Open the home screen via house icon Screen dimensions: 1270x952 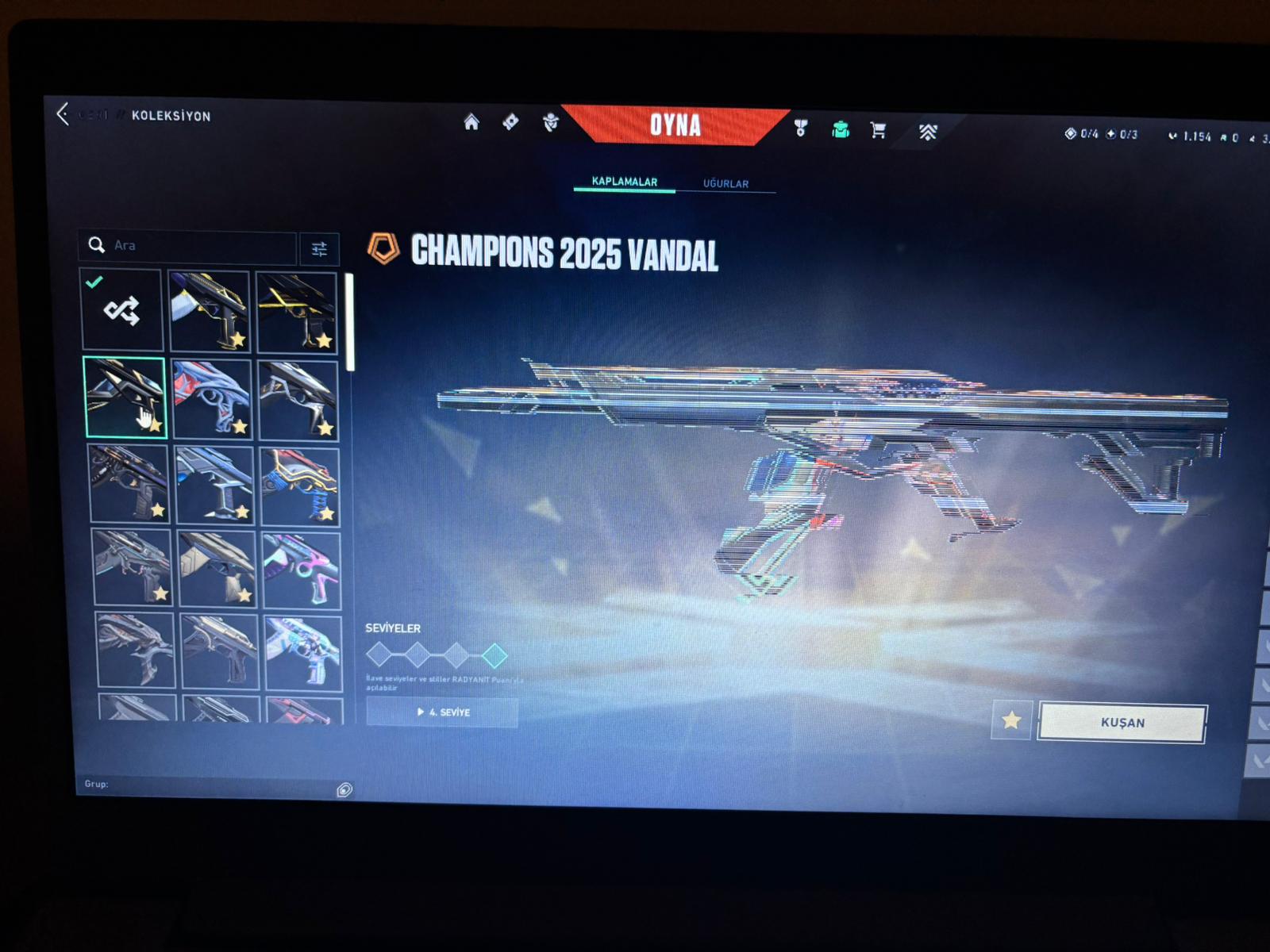point(471,122)
